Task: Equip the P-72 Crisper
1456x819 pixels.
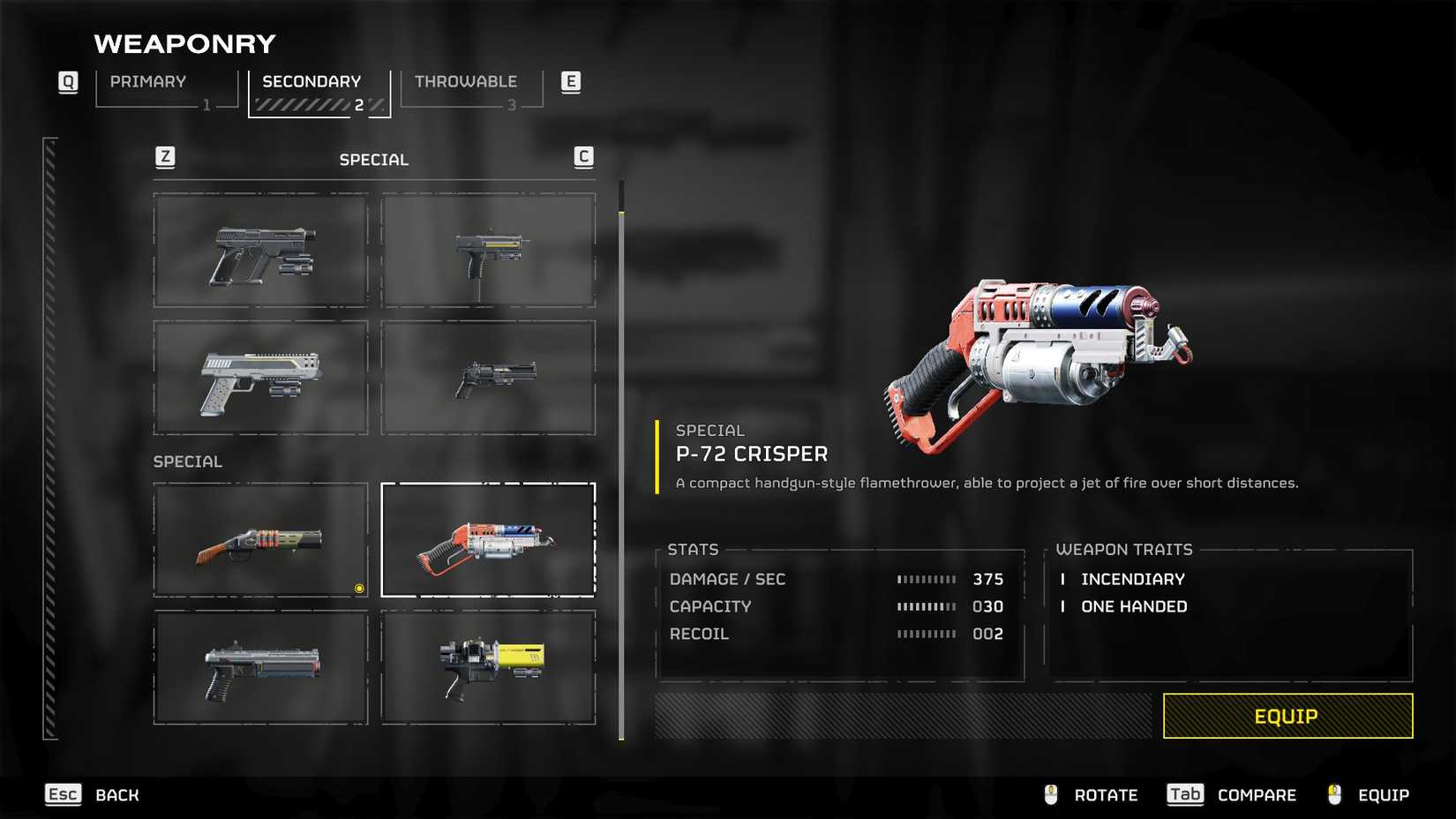Action: coord(1287,716)
